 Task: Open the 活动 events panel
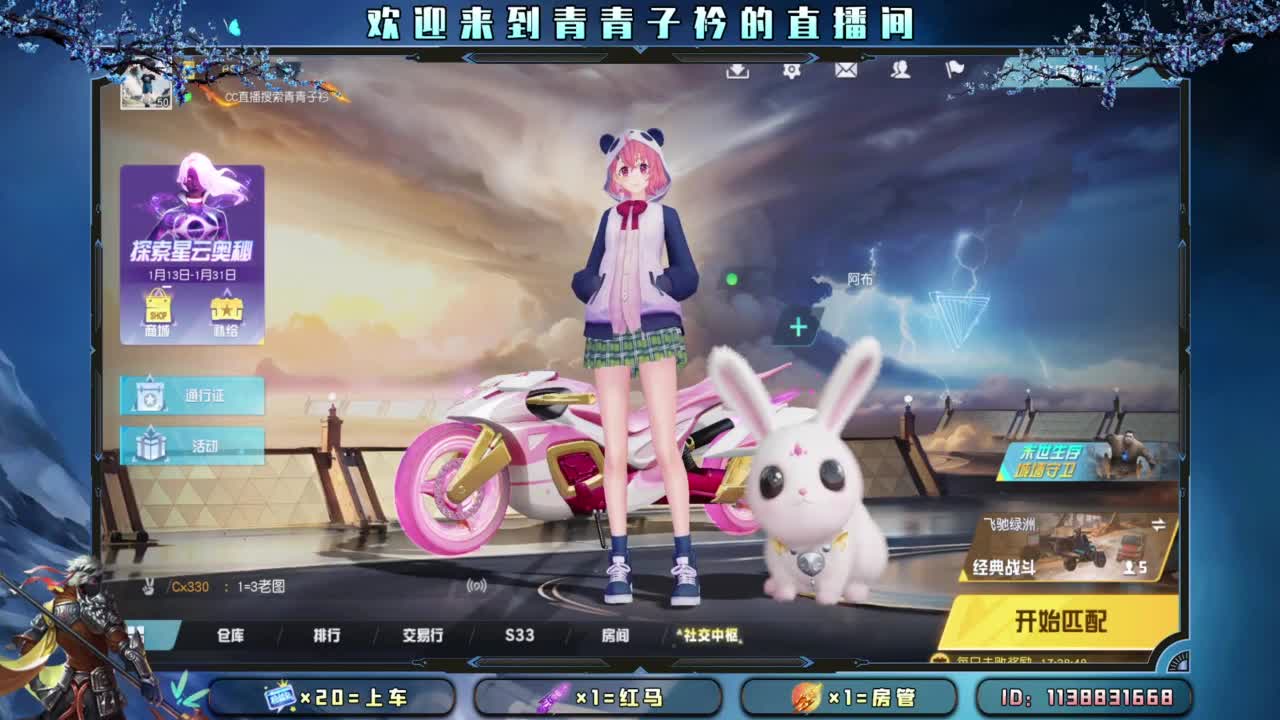coord(193,447)
